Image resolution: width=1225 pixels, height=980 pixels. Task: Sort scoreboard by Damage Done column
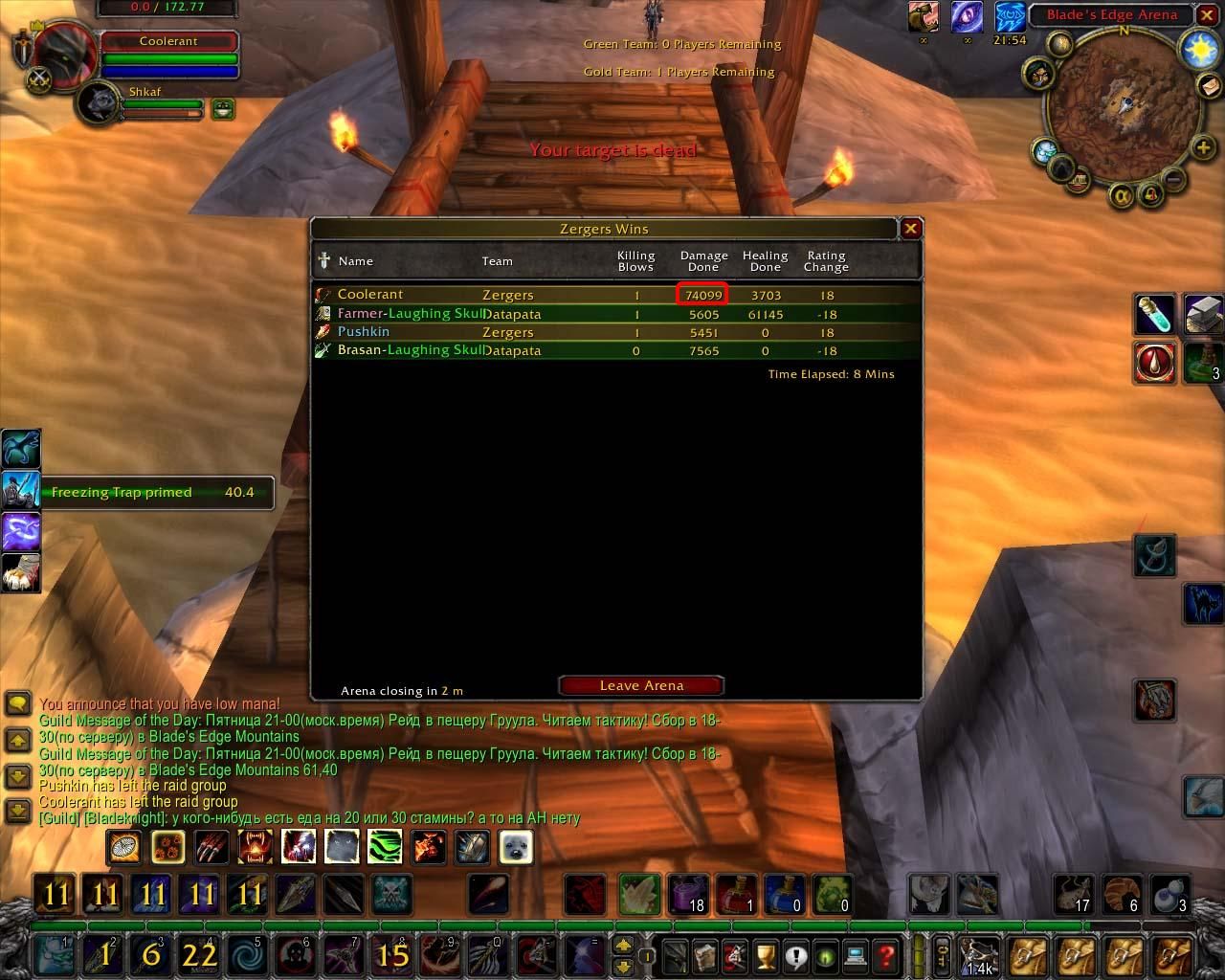[x=703, y=261]
